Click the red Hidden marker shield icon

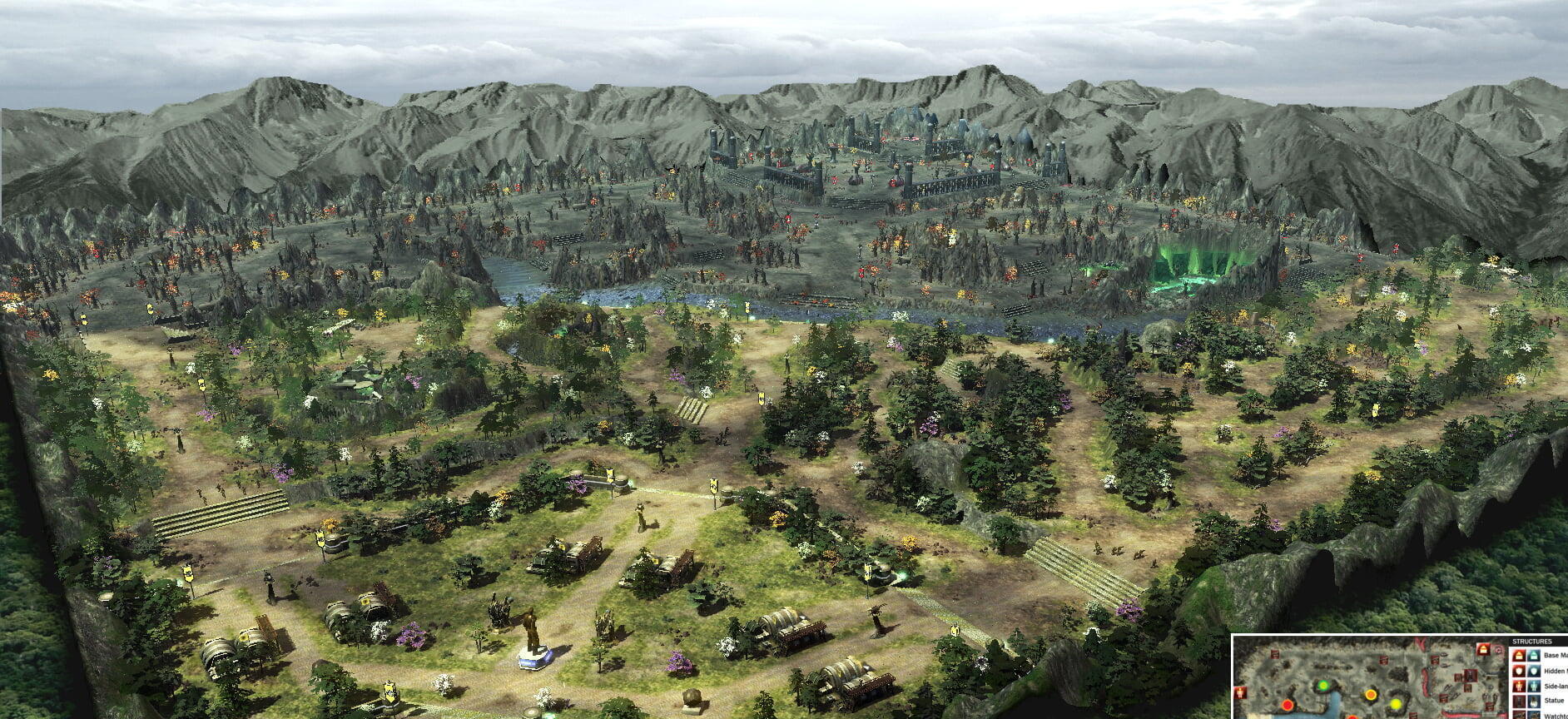[x=1519, y=672]
